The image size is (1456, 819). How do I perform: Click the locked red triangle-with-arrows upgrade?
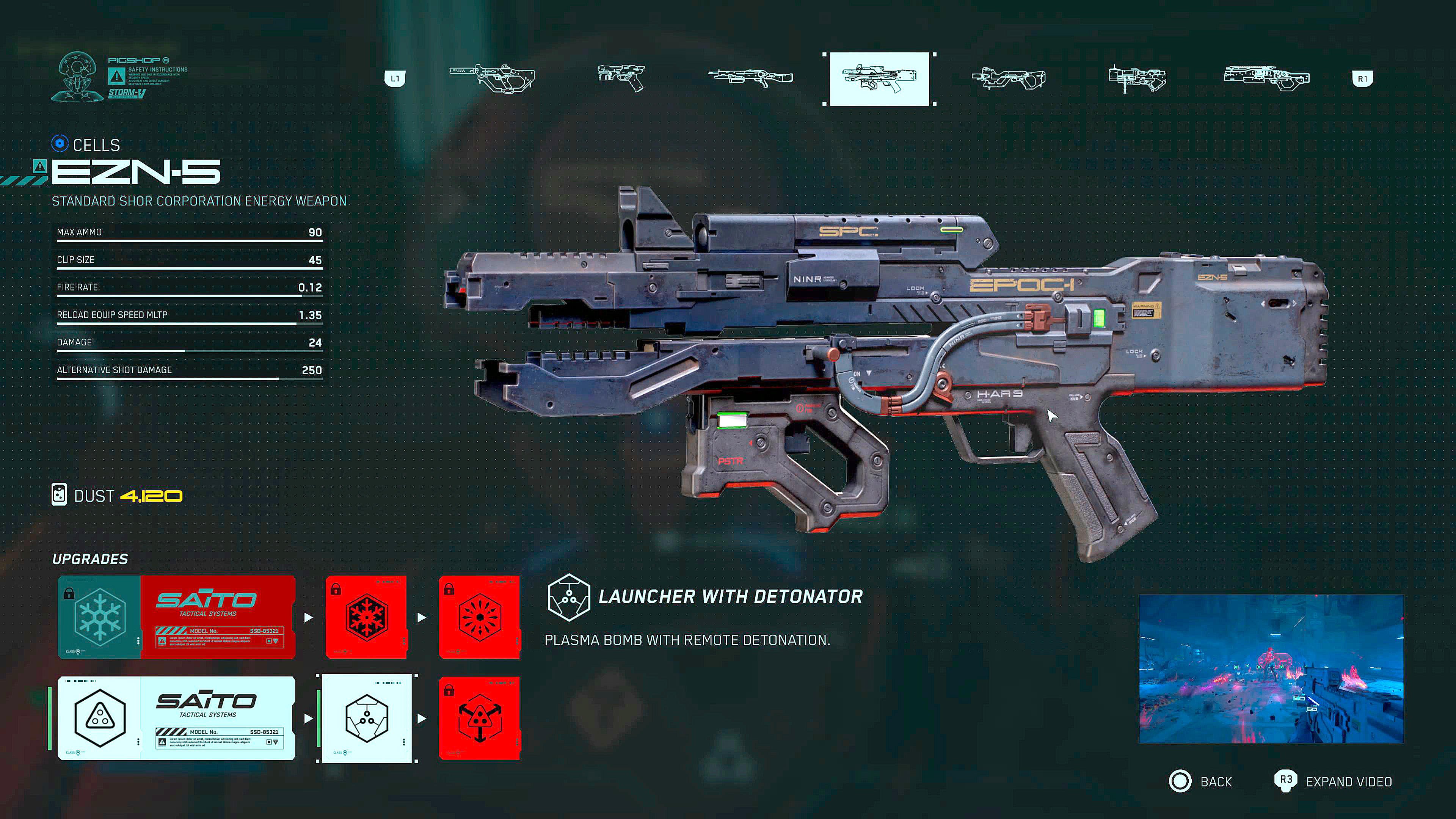479,718
